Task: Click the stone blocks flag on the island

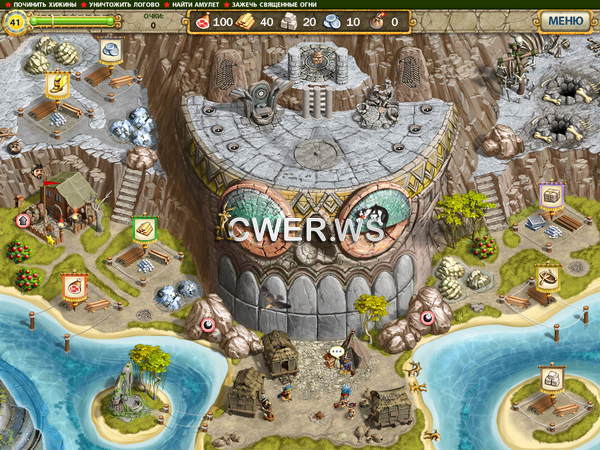Action: click(551, 378)
